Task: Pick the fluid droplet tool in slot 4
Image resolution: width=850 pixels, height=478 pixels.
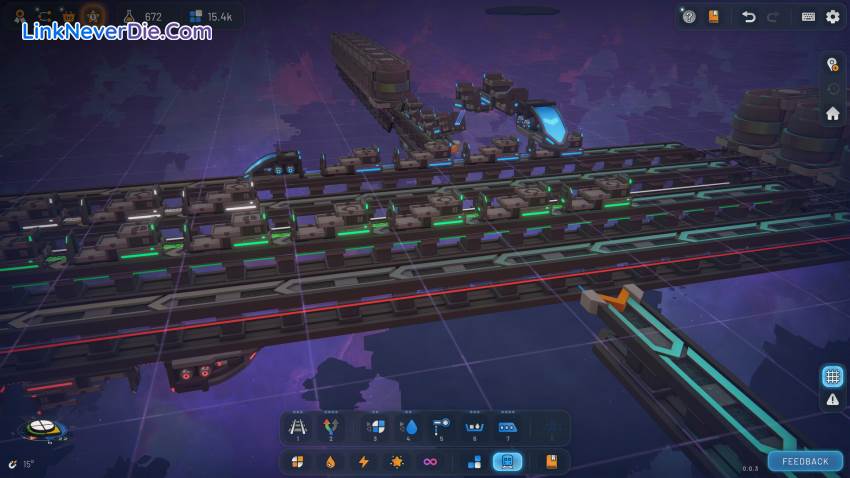Action: [x=409, y=428]
